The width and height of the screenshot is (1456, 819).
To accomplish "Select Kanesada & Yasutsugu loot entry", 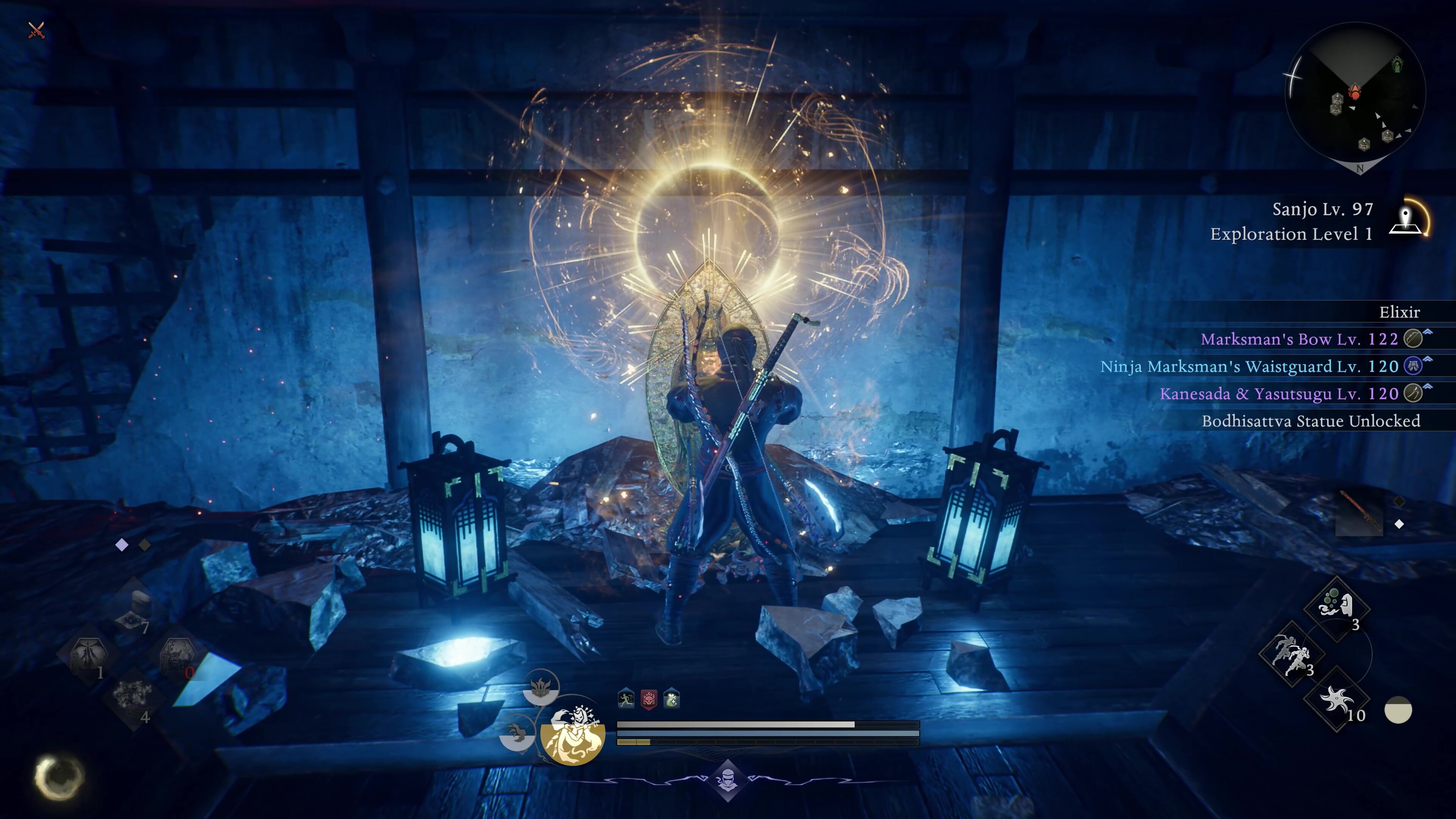I will [1279, 394].
